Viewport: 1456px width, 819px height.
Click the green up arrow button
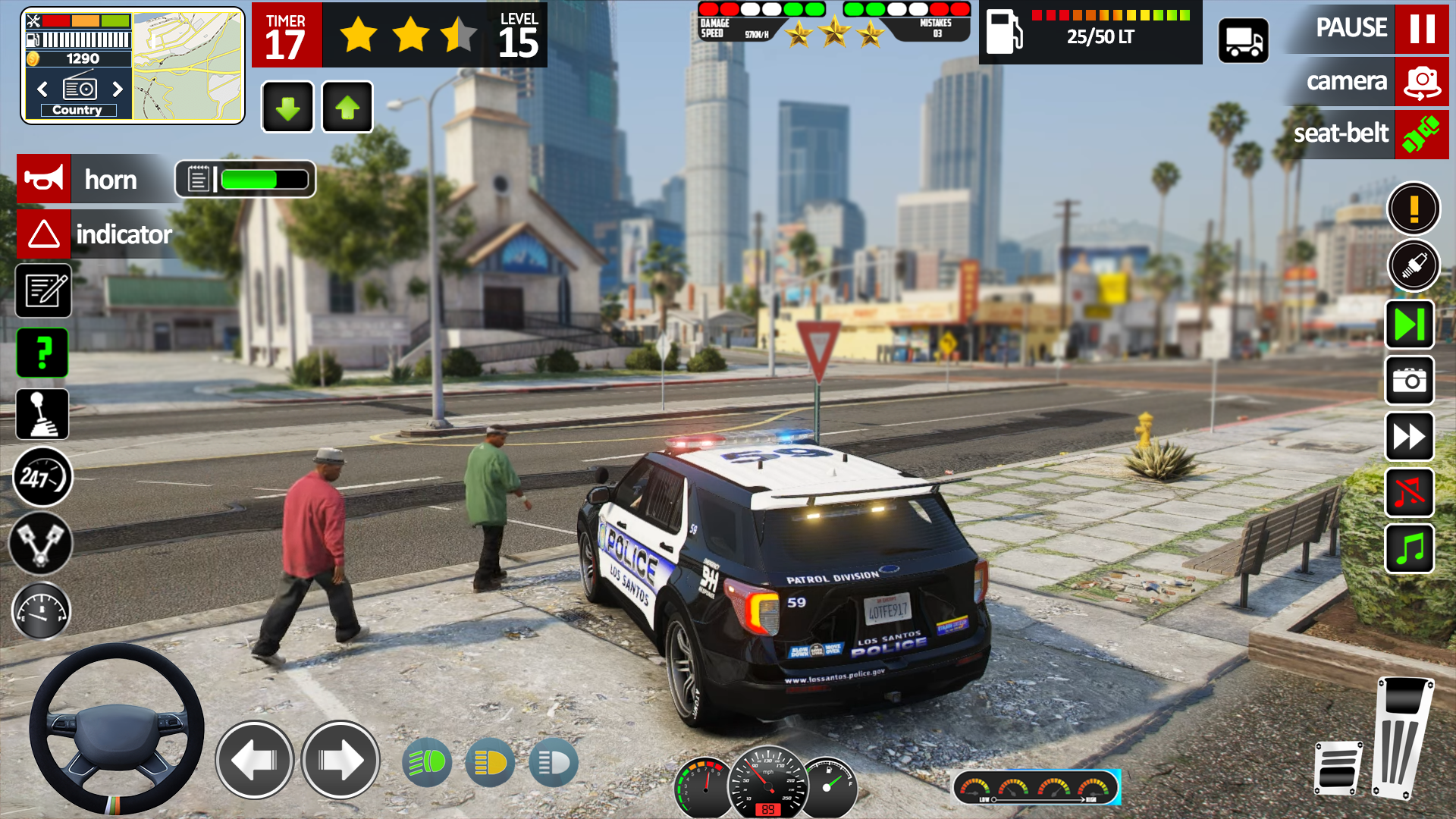click(347, 108)
